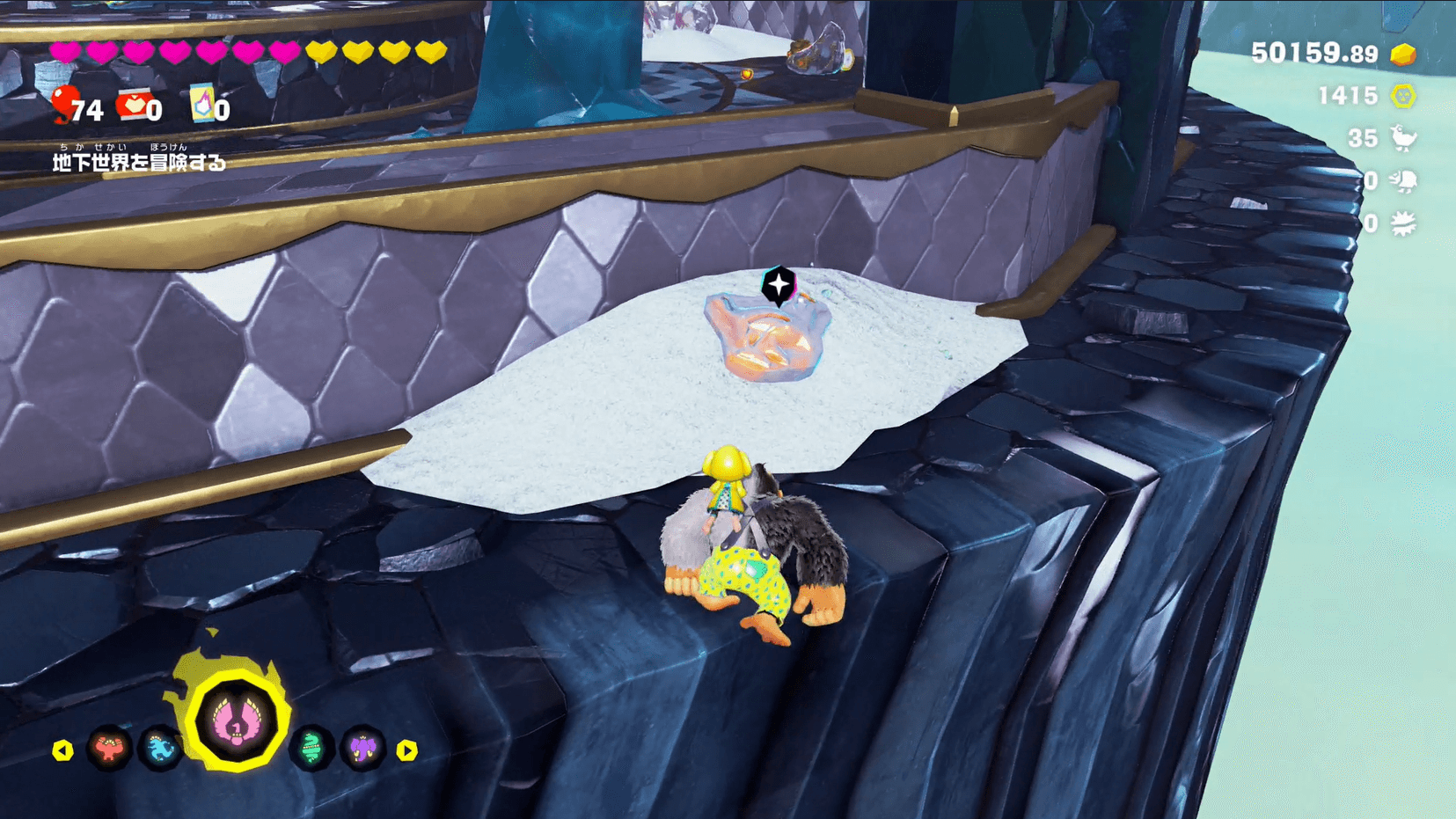
Task: Activate the purple Elephant Bananza icon
Action: (x=363, y=749)
